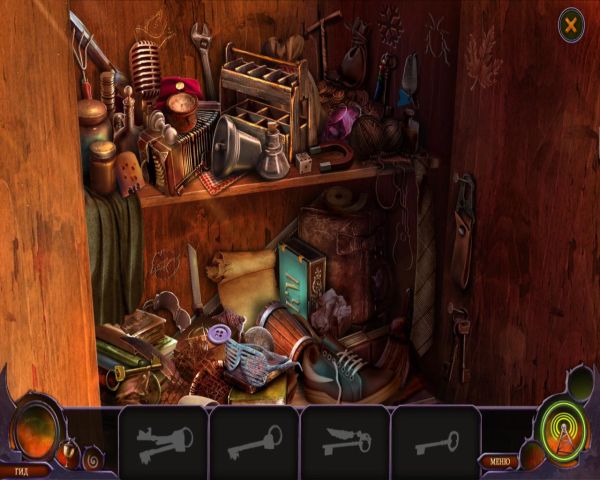Click the large orange orb on the panel
The width and height of the screenshot is (600, 480).
[35, 423]
